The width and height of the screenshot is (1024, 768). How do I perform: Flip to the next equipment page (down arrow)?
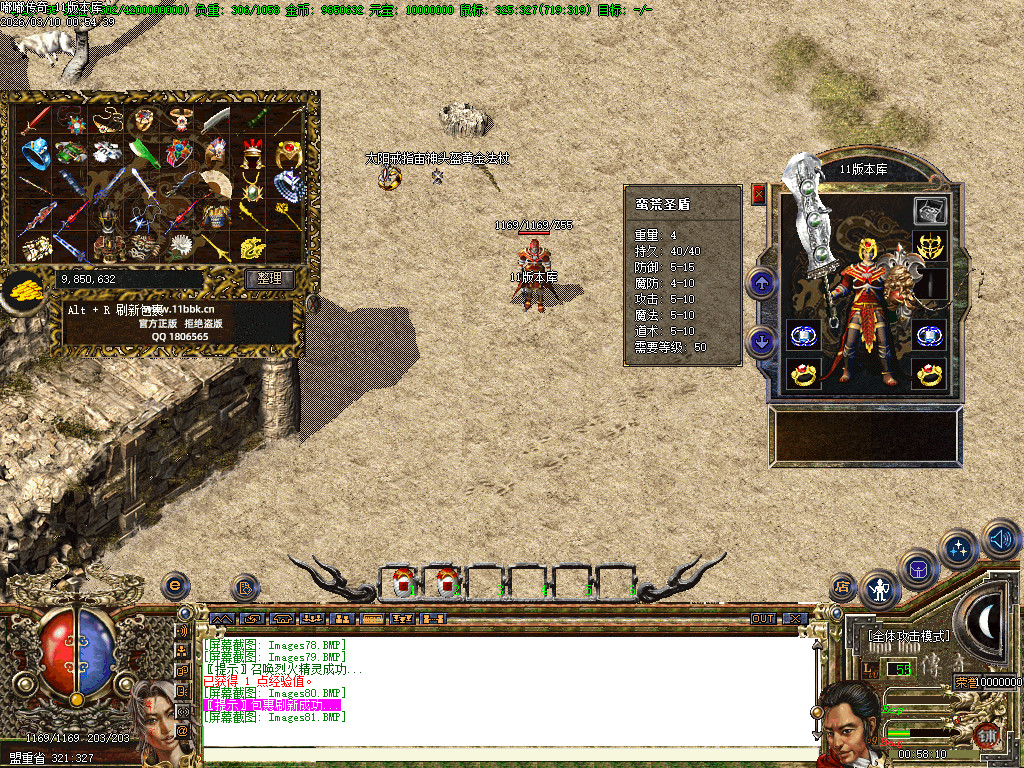[x=762, y=341]
